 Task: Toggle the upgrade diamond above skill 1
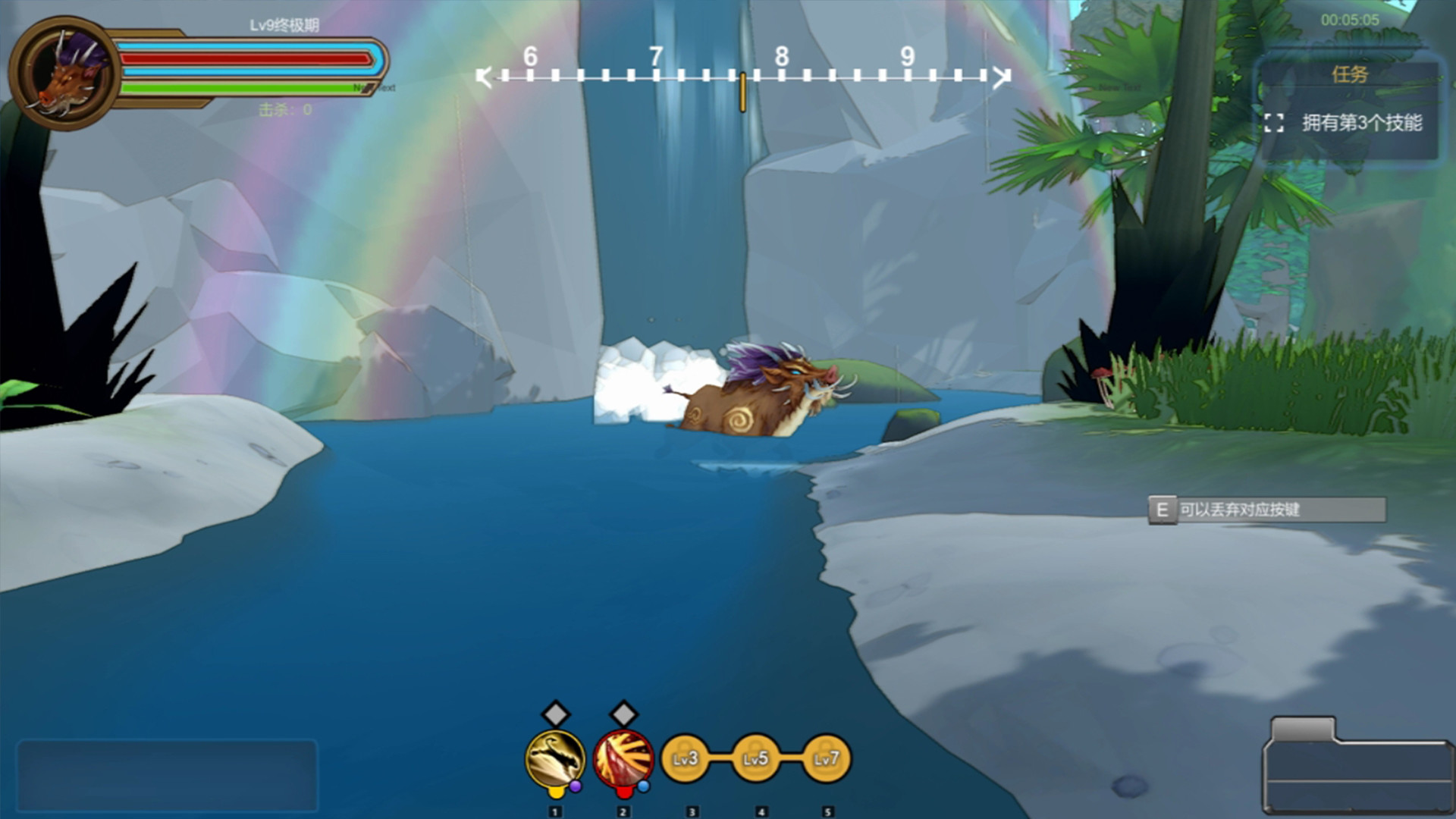tap(554, 714)
